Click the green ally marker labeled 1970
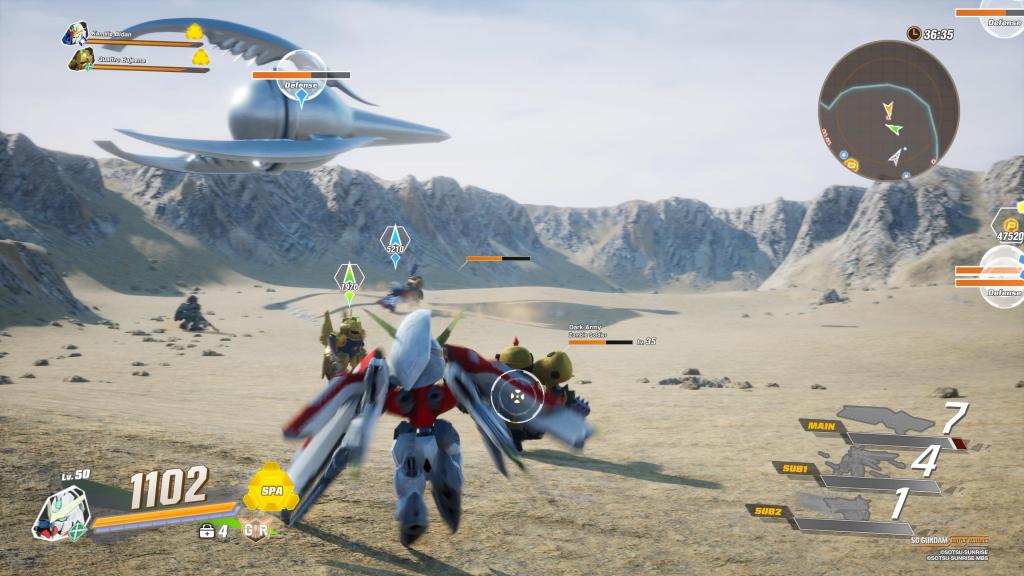1024x576 pixels. click(x=348, y=280)
